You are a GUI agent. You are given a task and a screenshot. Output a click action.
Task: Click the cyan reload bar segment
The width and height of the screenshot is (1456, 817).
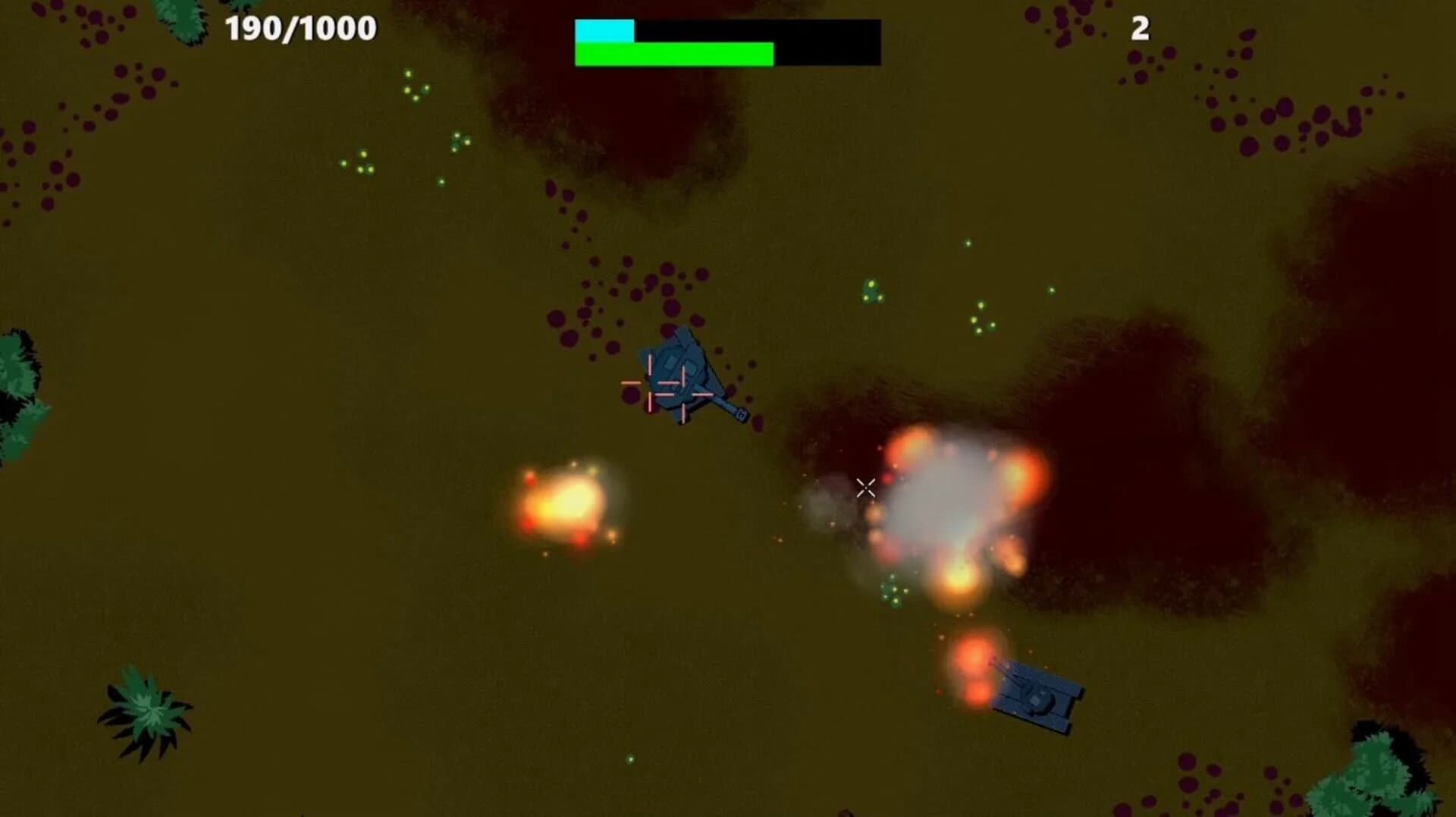[603, 30]
